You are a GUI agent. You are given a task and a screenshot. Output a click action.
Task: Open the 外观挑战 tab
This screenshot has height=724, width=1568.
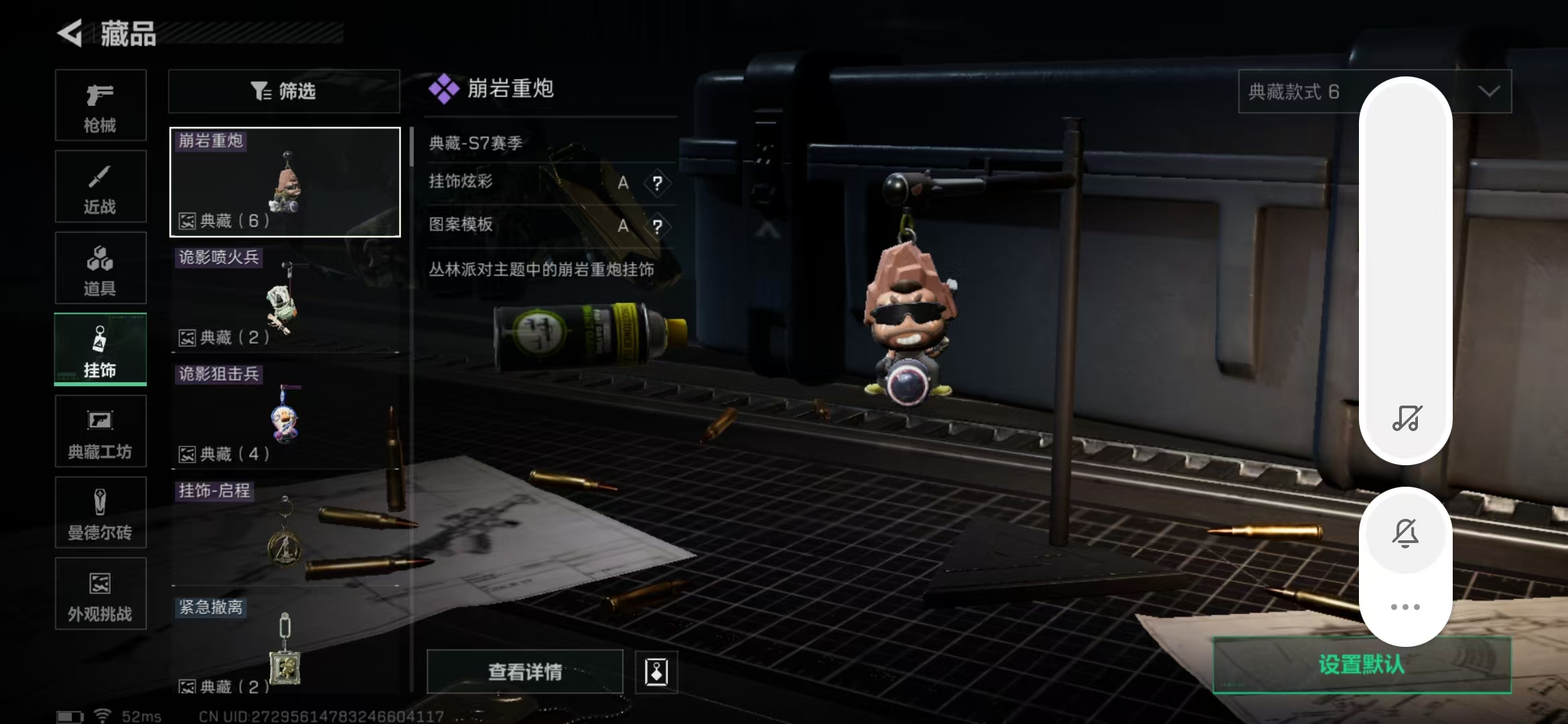(101, 594)
